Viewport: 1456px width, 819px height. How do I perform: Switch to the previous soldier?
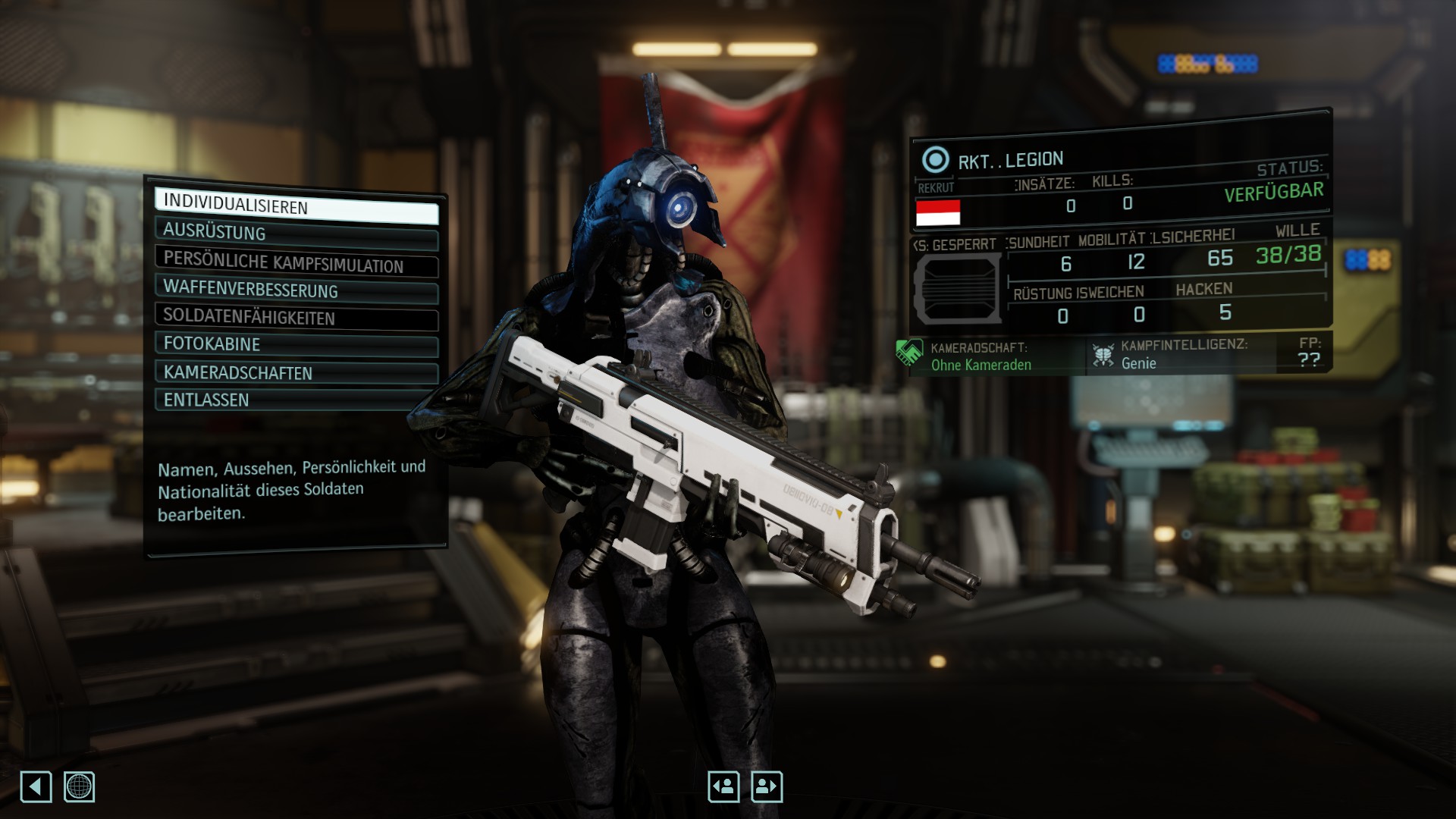pyautogui.click(x=723, y=786)
